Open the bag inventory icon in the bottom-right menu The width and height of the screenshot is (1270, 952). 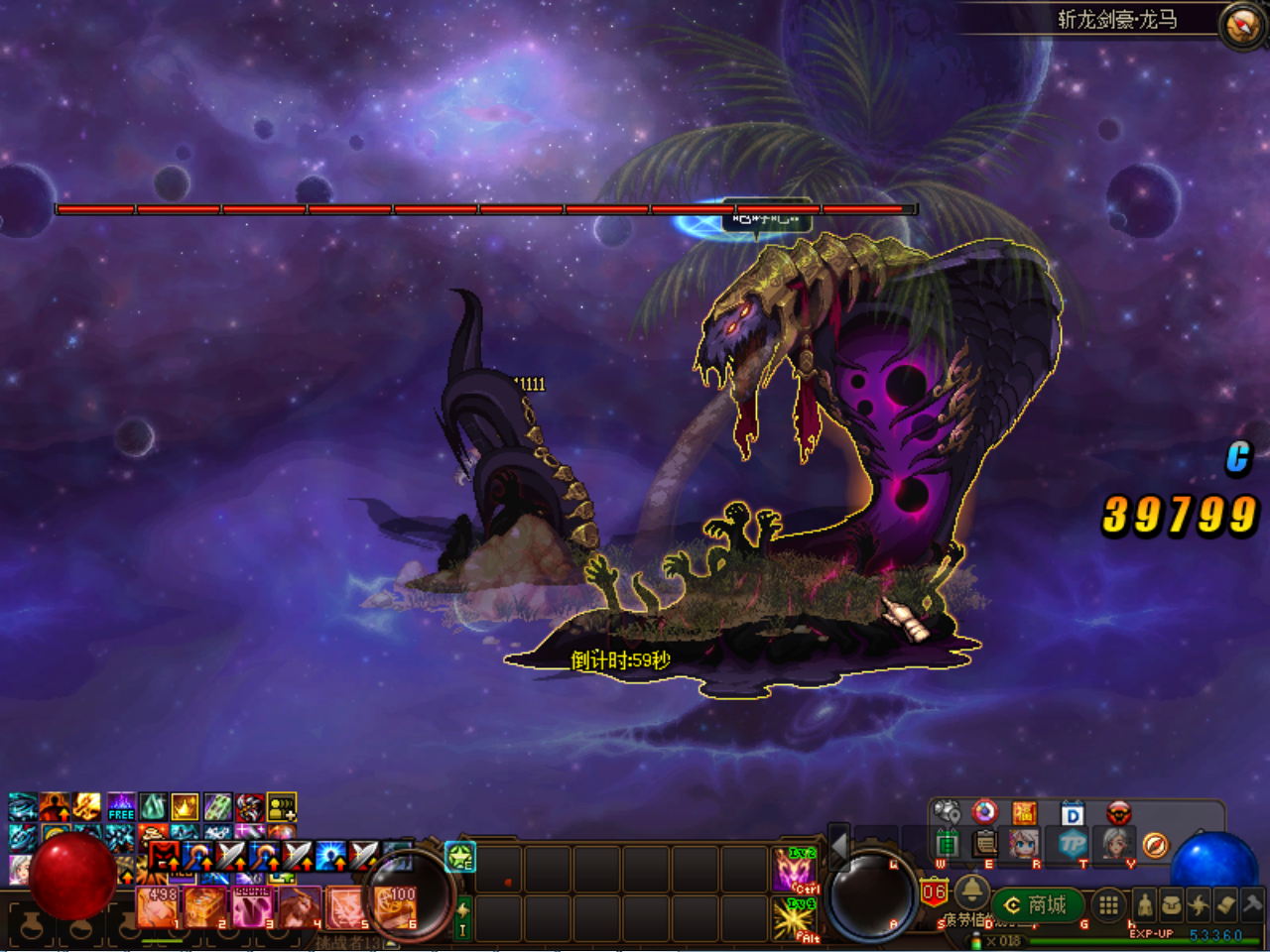pyautogui.click(x=1173, y=904)
